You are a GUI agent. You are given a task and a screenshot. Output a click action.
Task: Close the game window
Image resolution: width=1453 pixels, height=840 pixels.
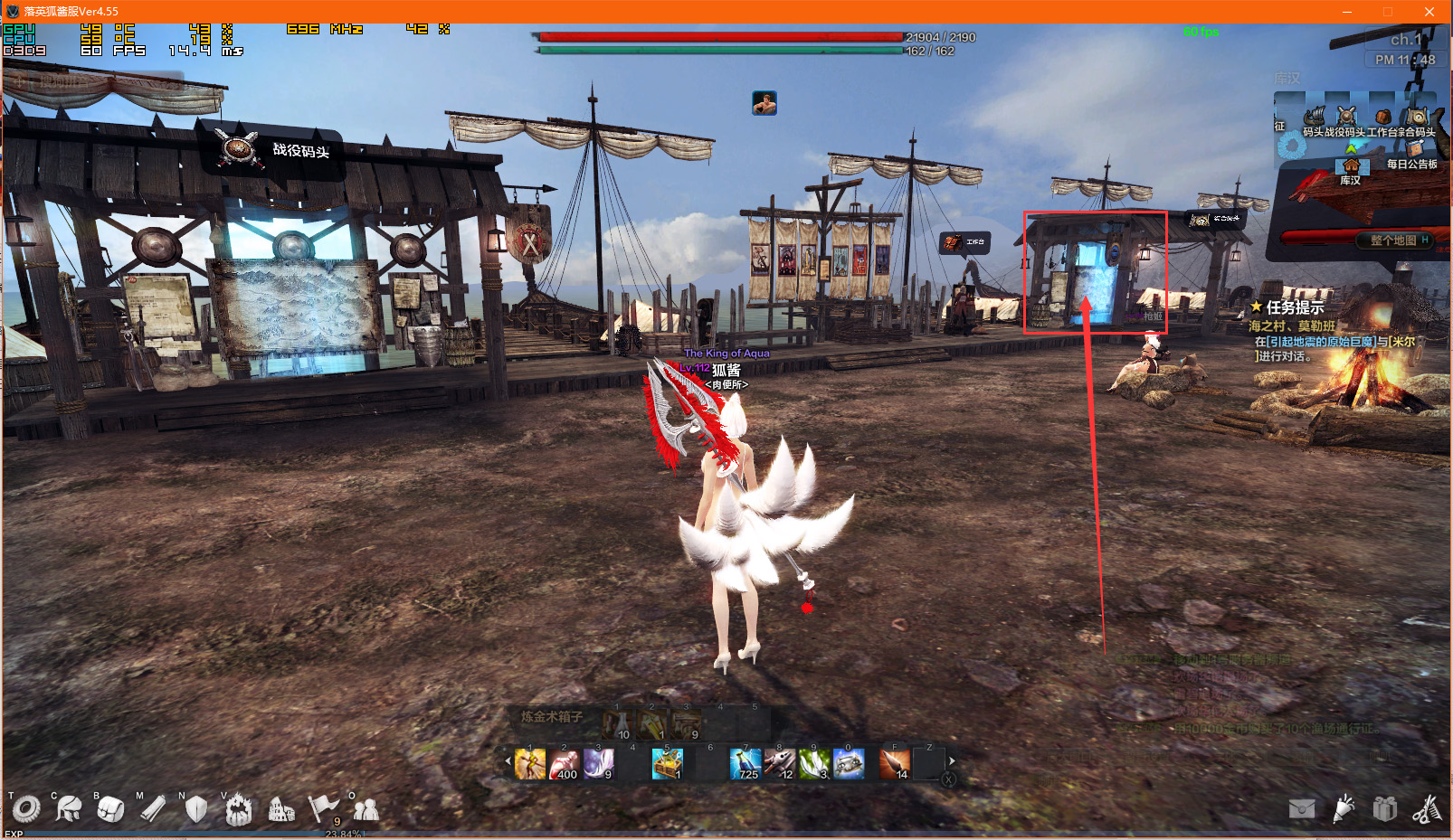(x=1429, y=12)
